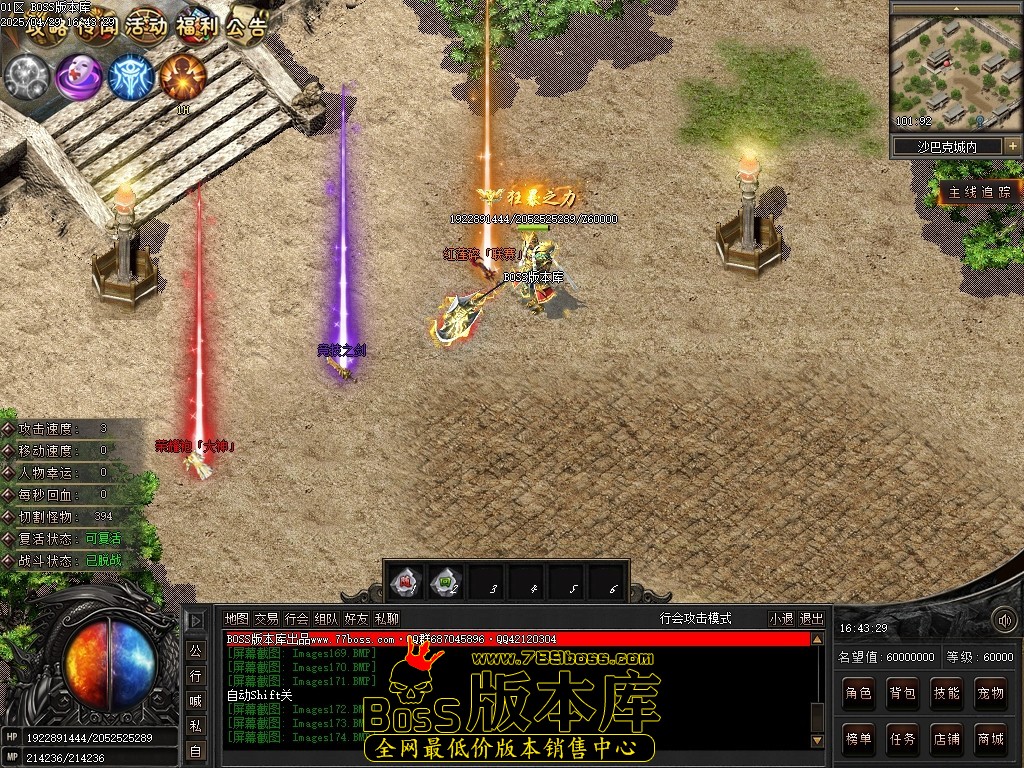Viewport: 1024px width, 768px height.
Task: Open the 技能 skills panel
Action: 946,693
